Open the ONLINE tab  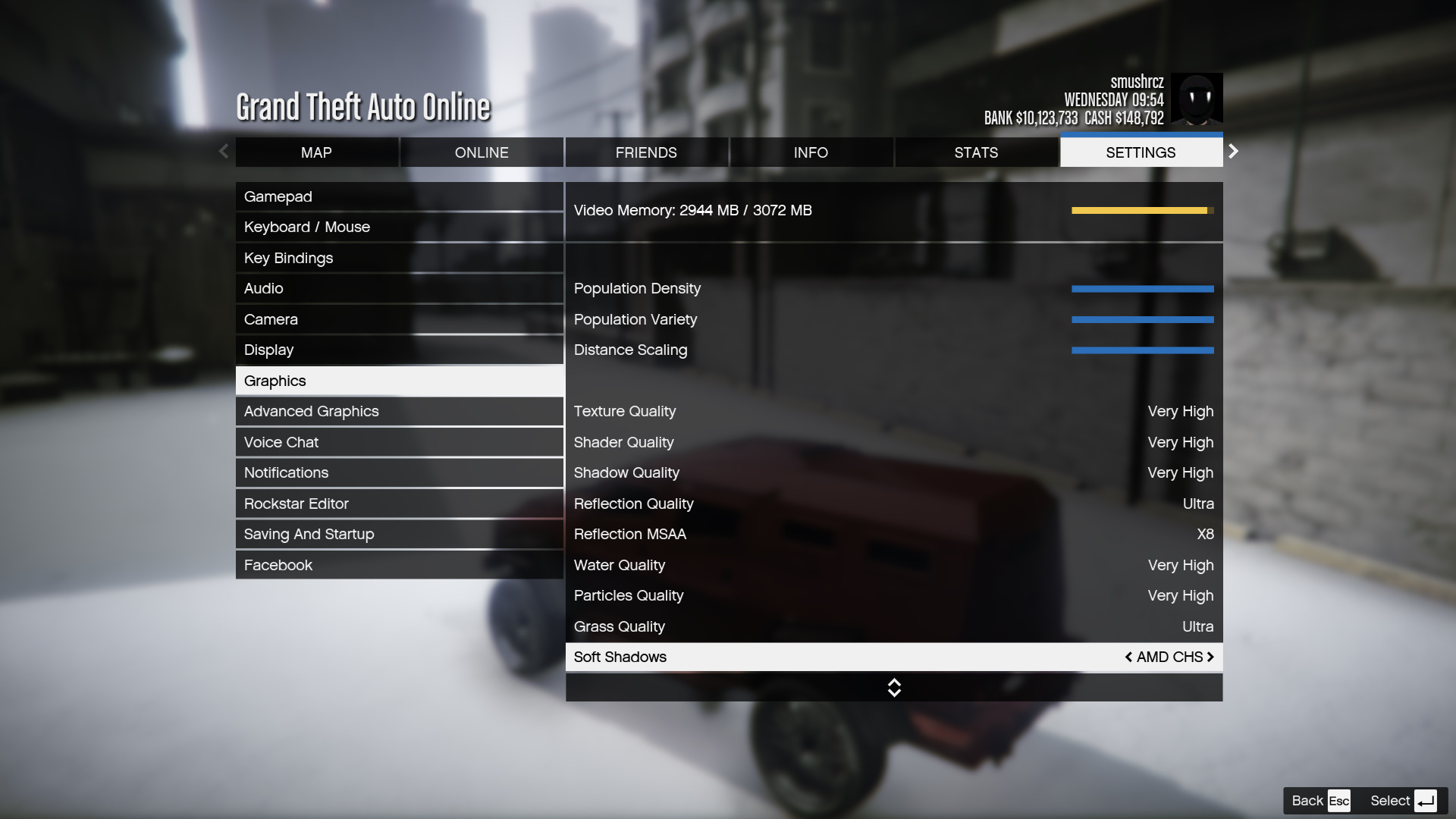(x=482, y=152)
